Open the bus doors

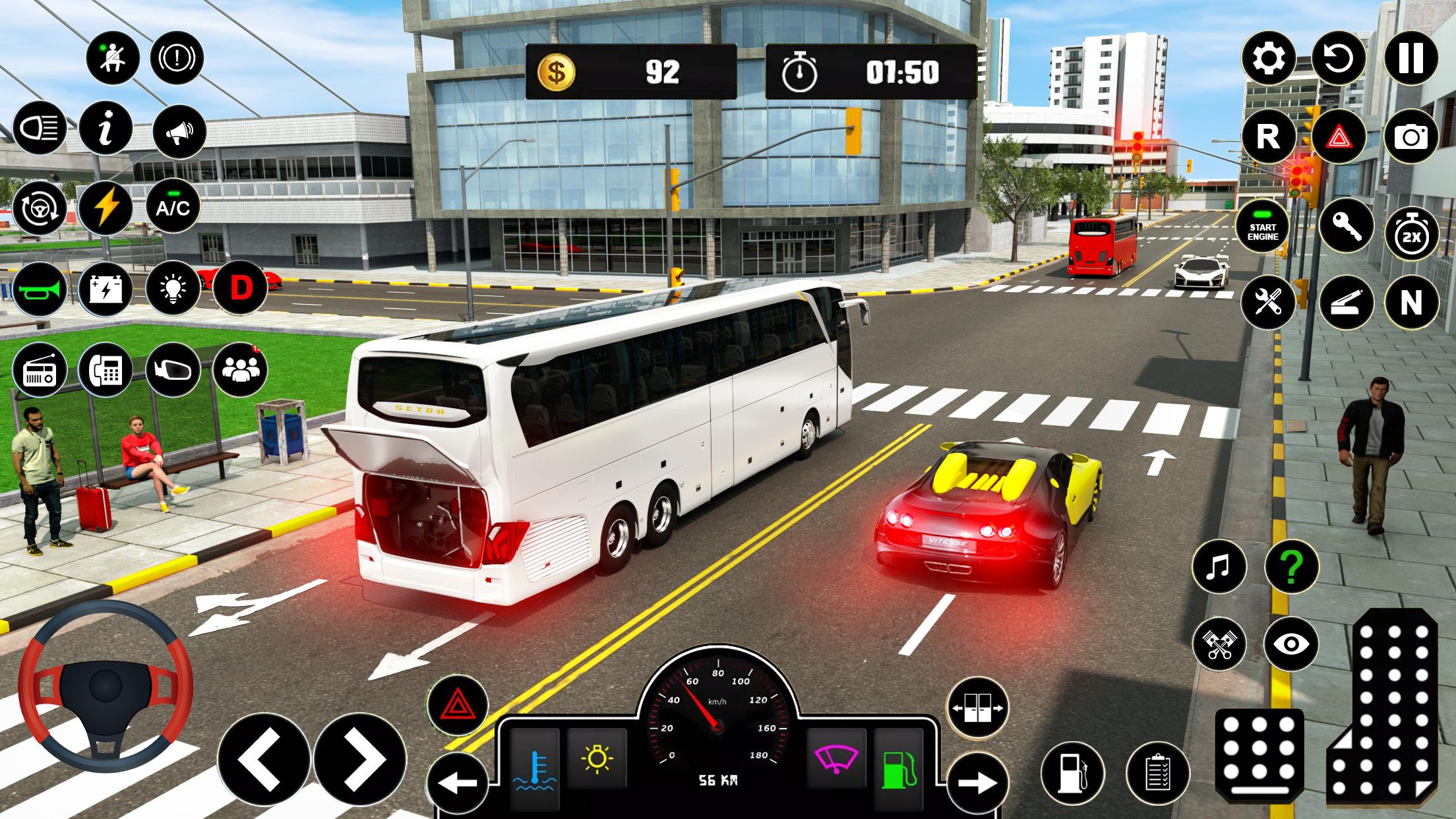pyautogui.click(x=977, y=708)
